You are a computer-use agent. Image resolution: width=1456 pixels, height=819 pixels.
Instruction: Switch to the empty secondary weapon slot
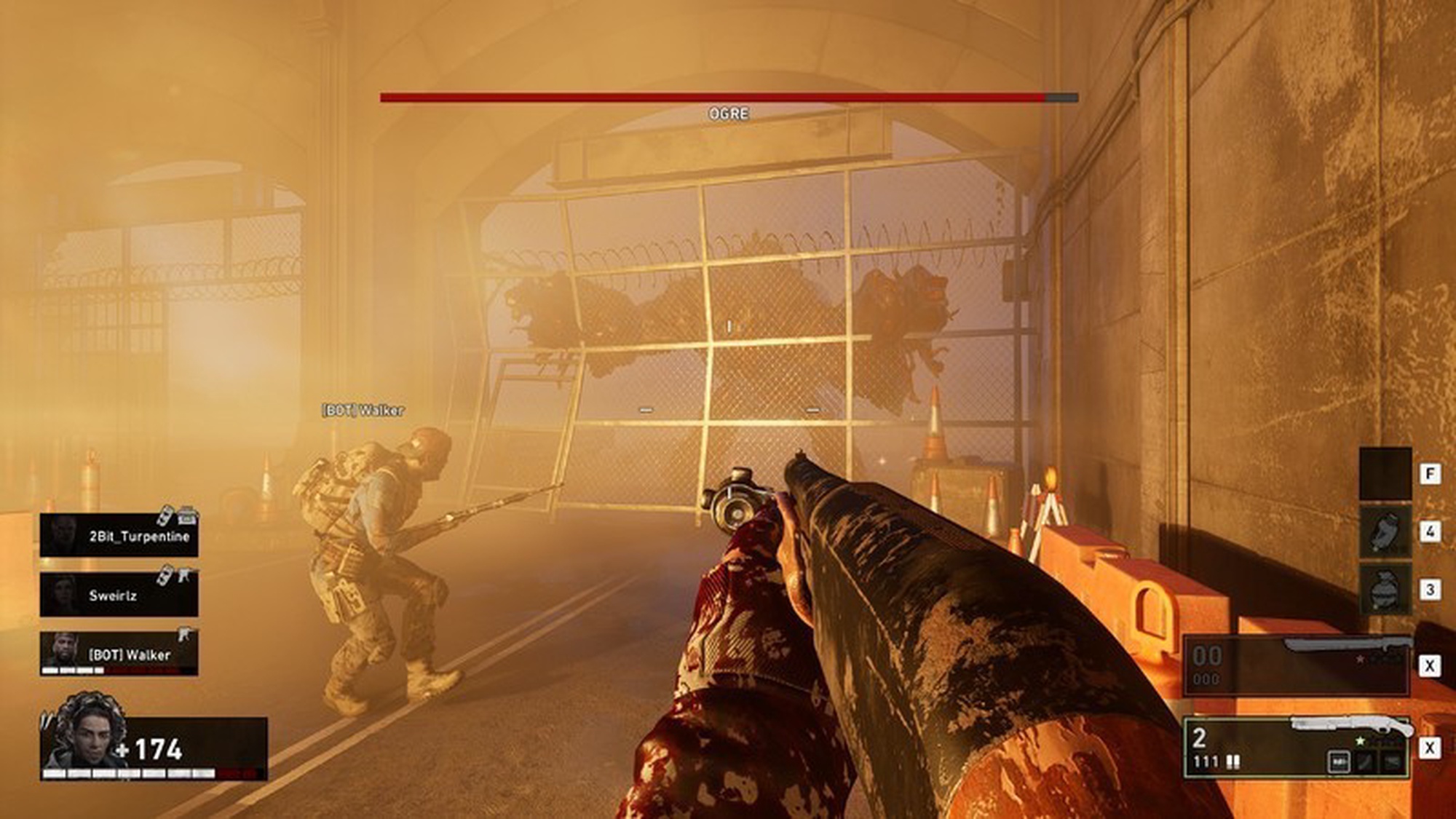1296,665
